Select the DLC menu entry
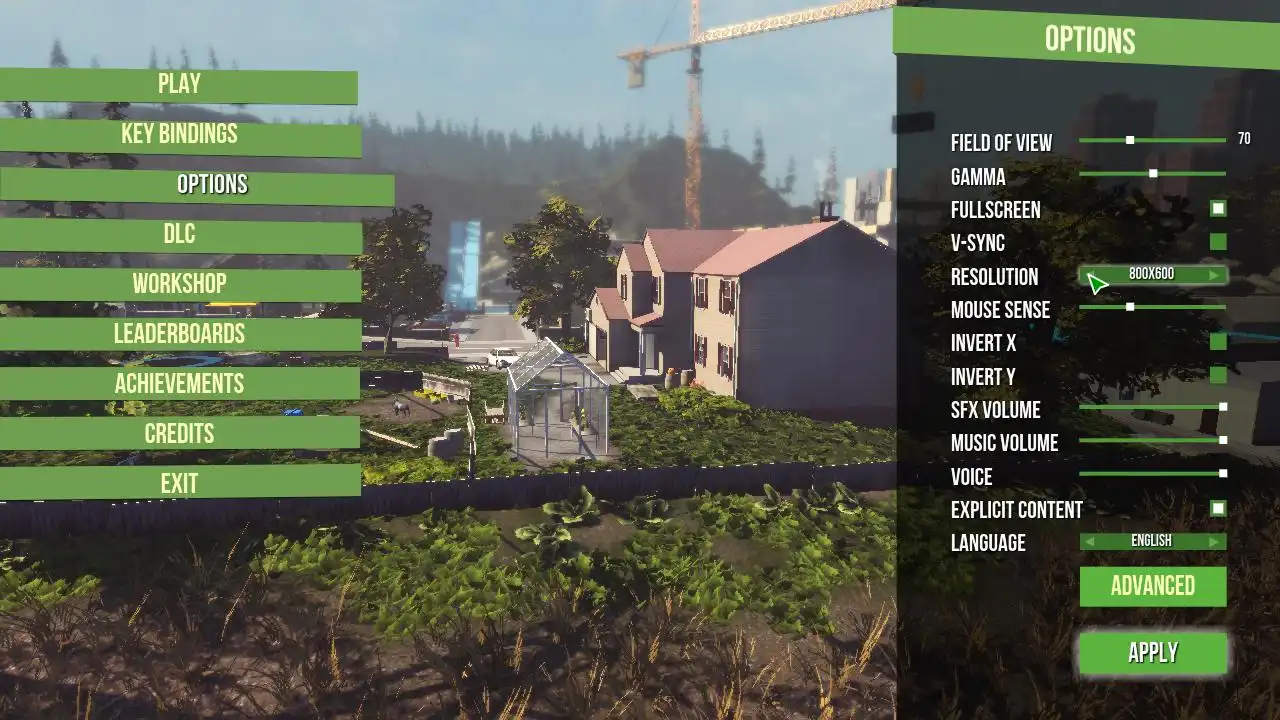1280x720 pixels. click(x=179, y=235)
